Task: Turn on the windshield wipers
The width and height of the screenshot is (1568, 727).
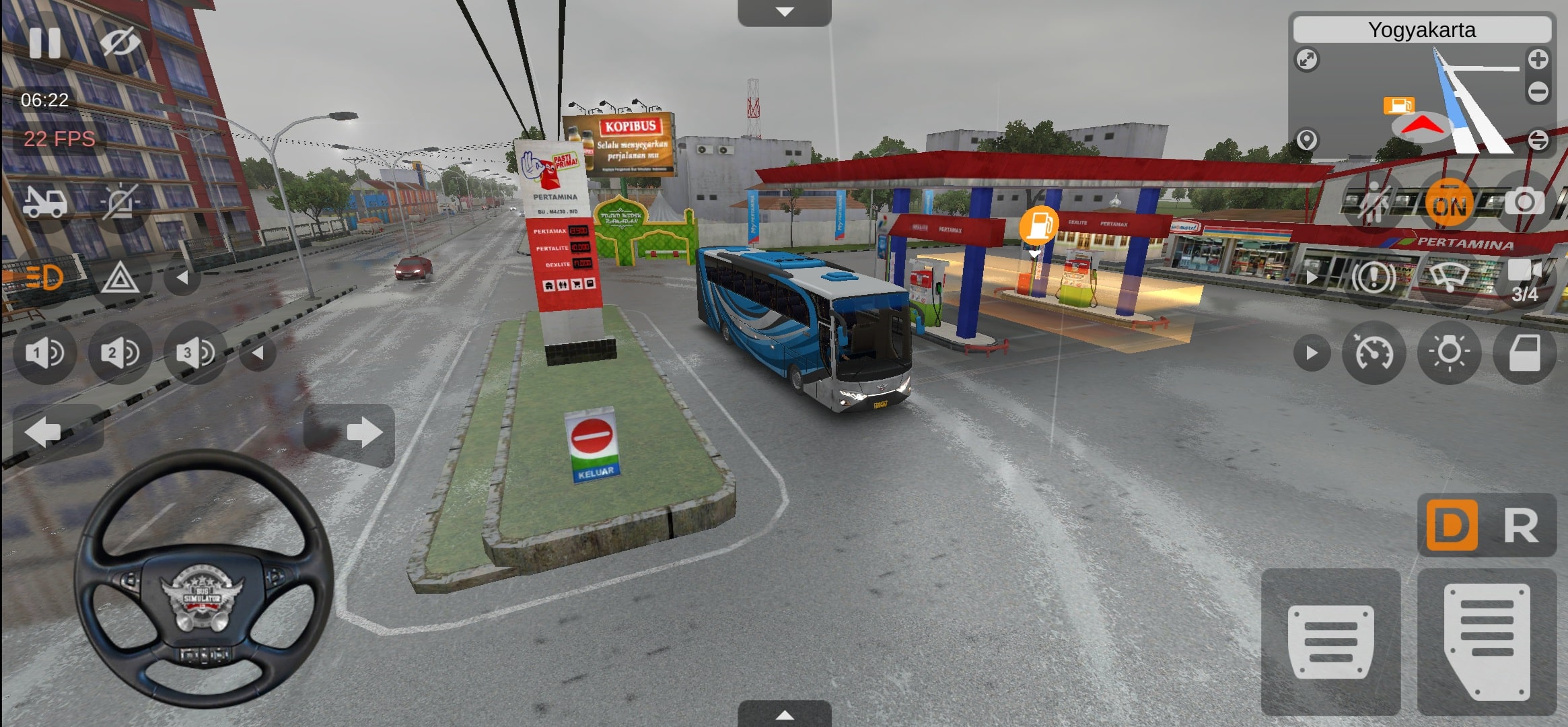Action: 1450,277
